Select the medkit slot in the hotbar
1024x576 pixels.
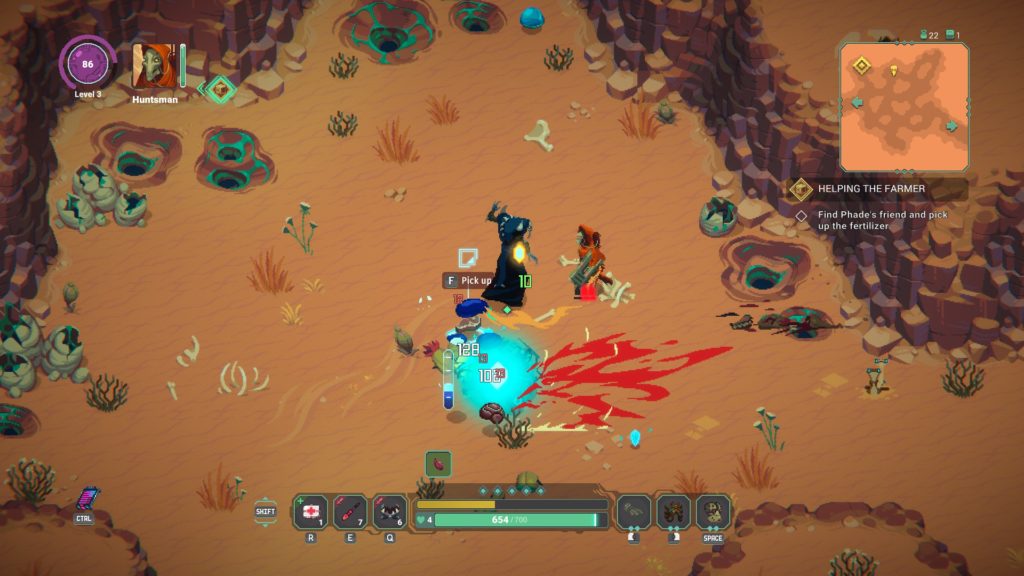[x=310, y=511]
